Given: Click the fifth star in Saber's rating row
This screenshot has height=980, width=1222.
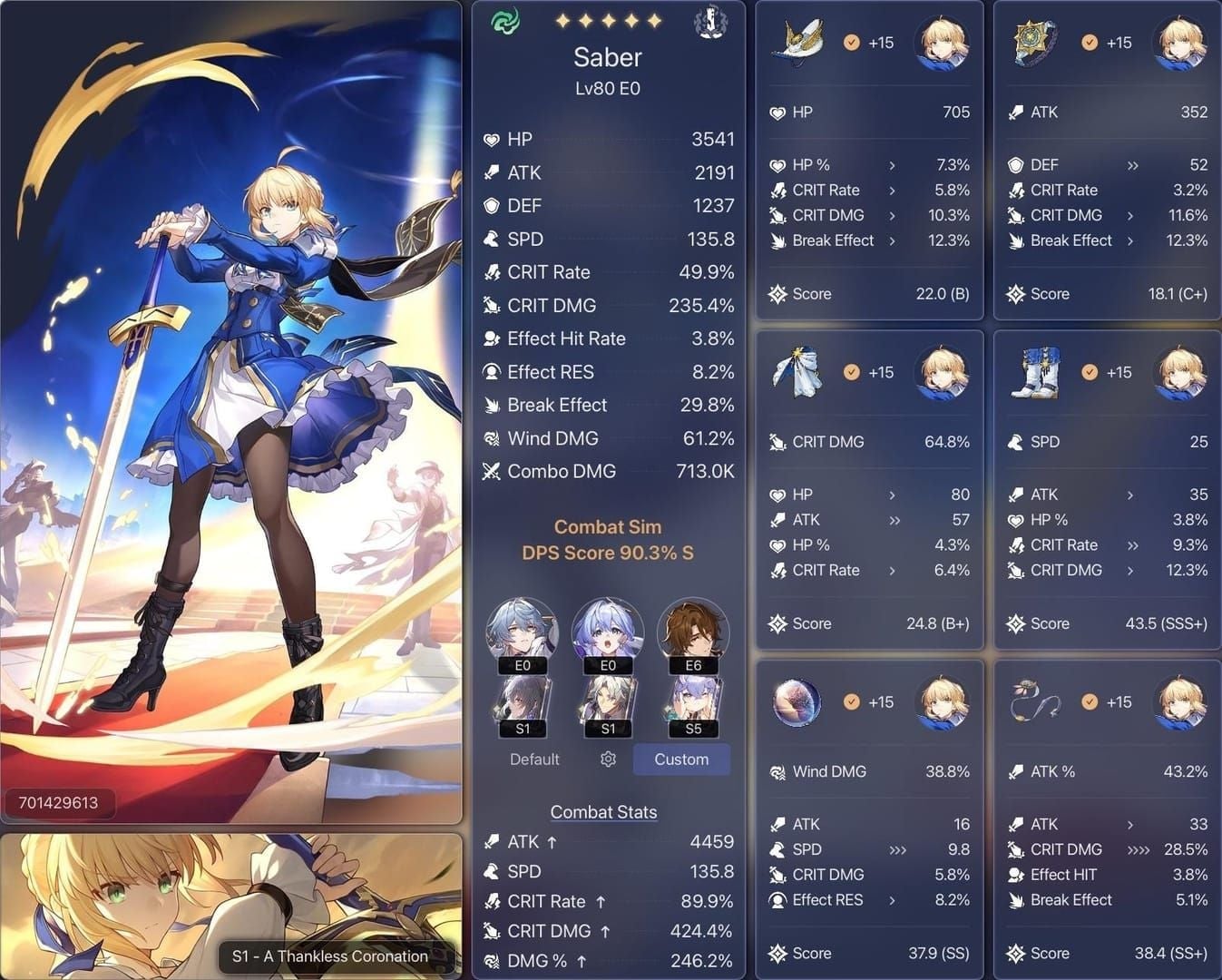Looking at the screenshot, I should pos(654,19).
